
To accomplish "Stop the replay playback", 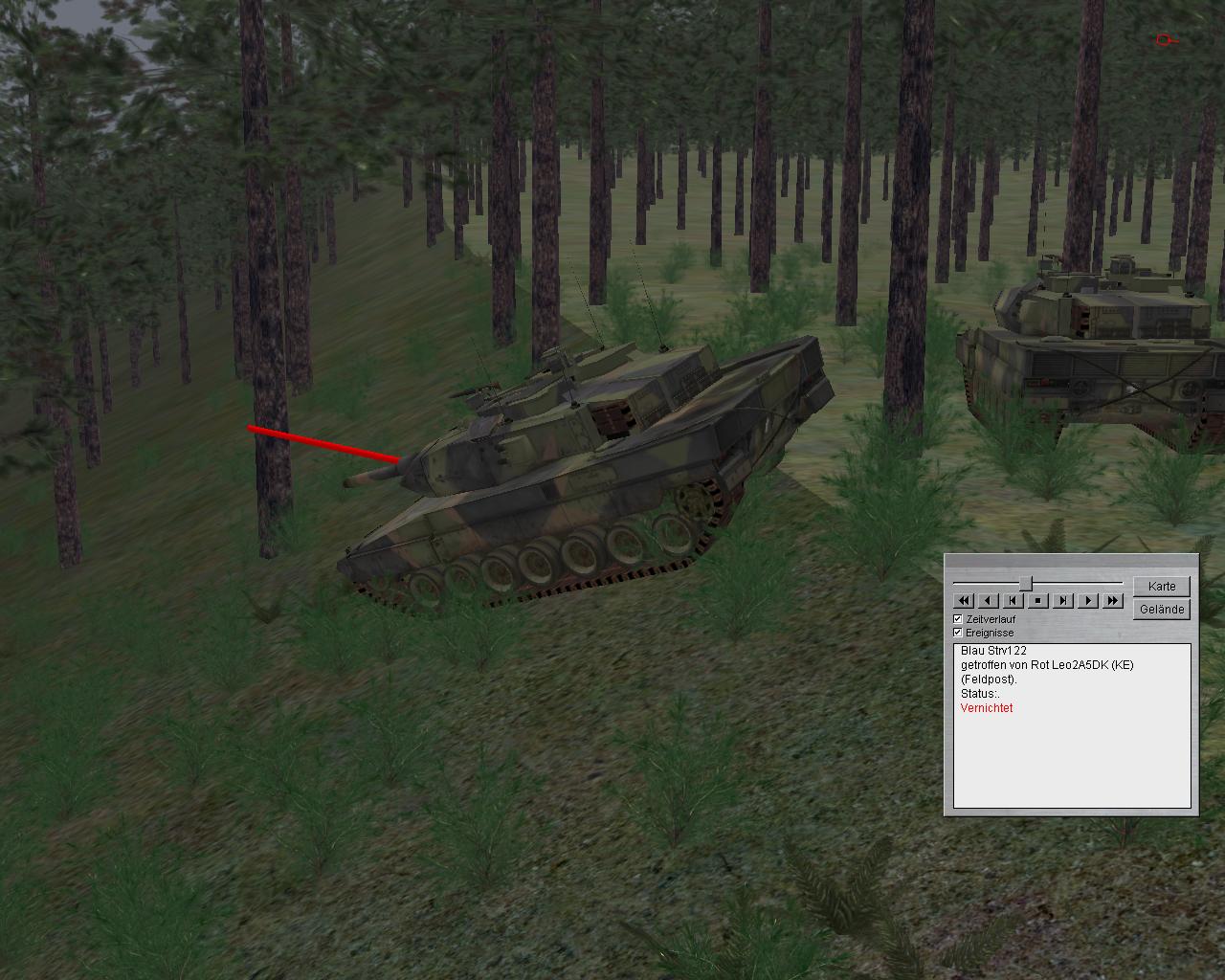I will pyautogui.click(x=1038, y=601).
